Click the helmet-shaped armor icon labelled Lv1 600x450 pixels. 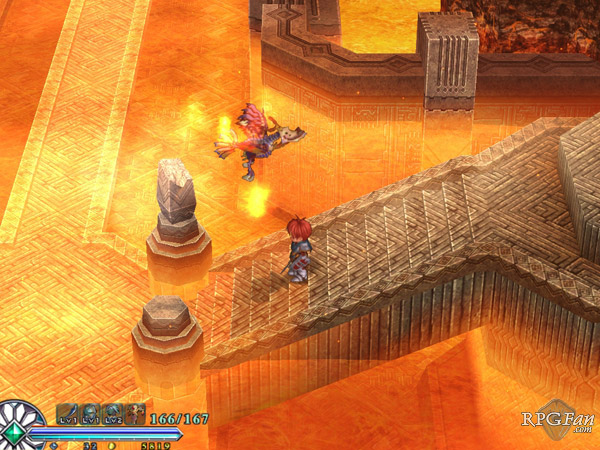[90, 414]
